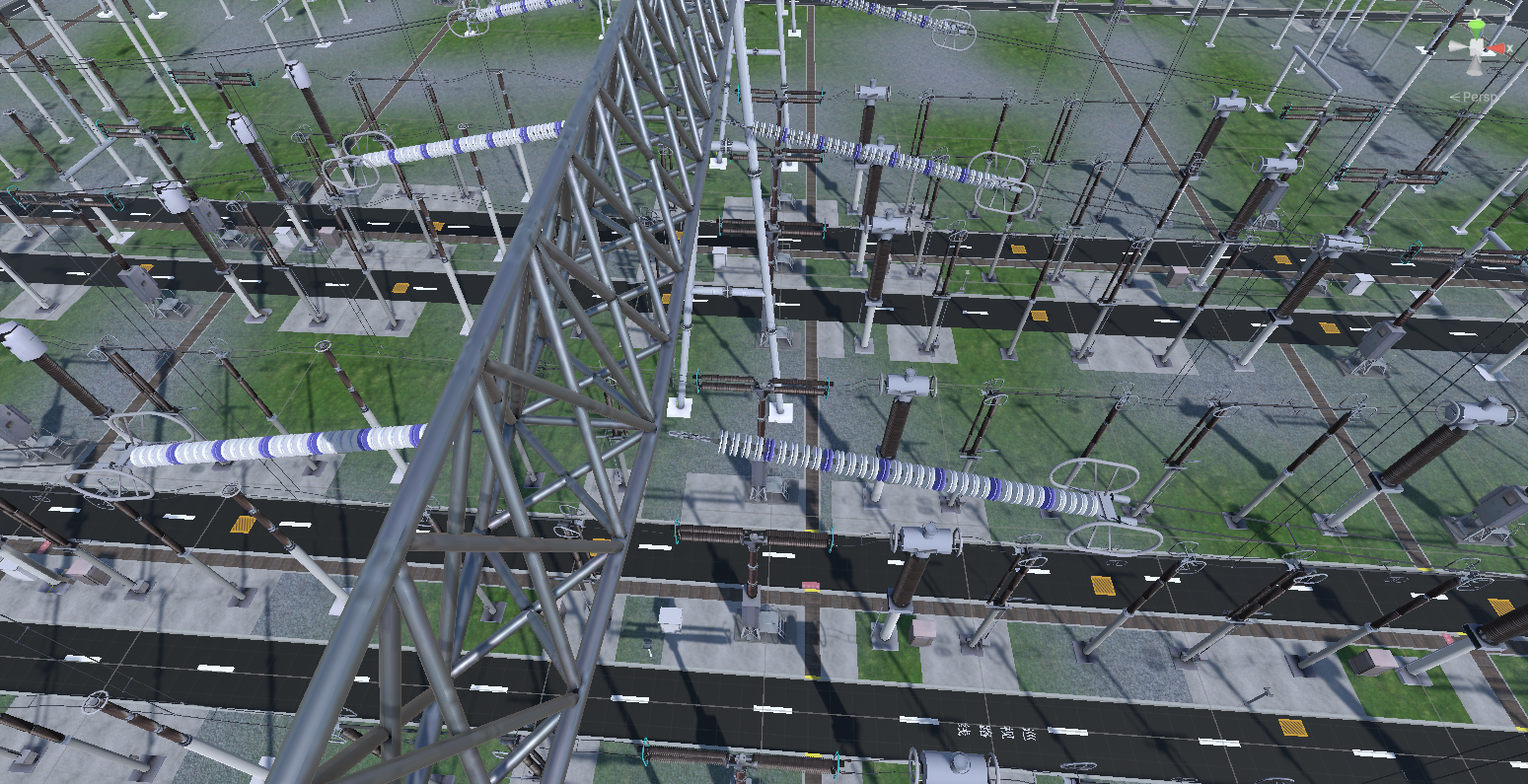
Task: Click the small arrow beside the Persp label
Action: 1455,96
